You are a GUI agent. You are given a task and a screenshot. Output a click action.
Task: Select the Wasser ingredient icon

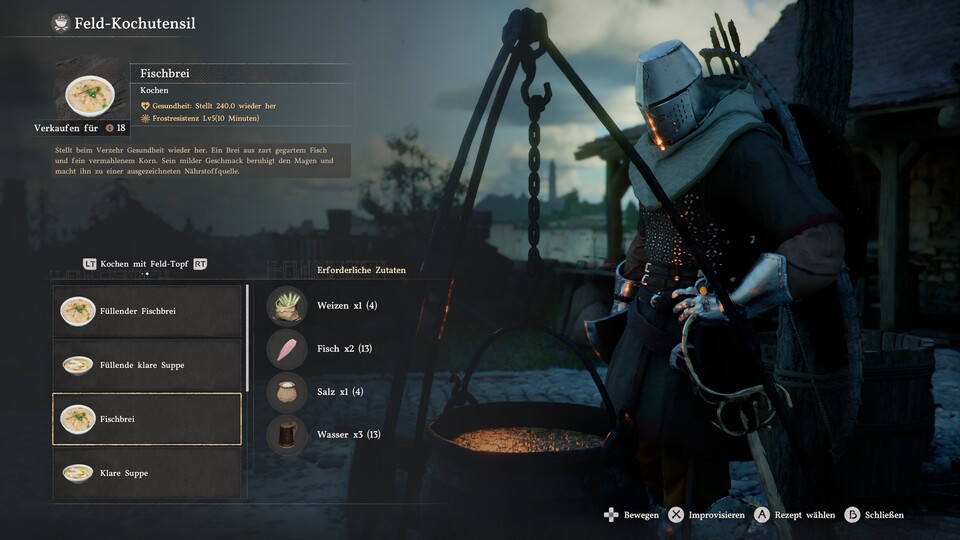point(287,435)
